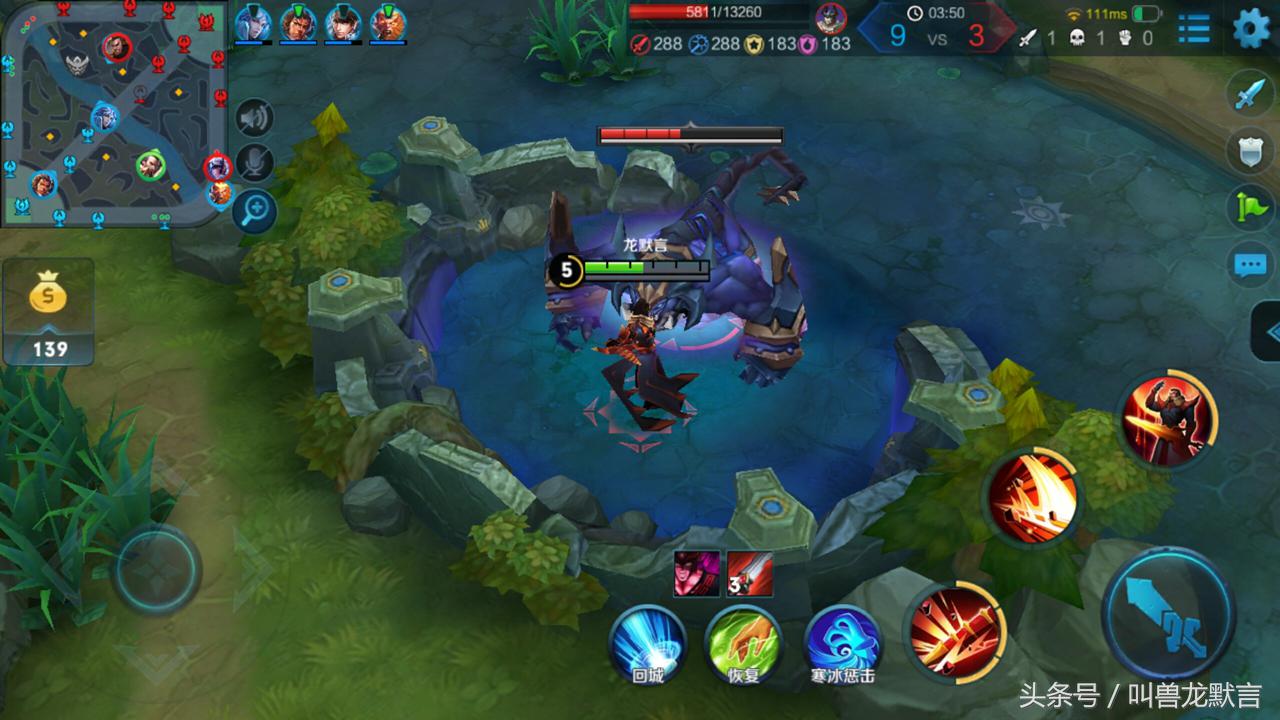The width and height of the screenshot is (1280, 720).
Task: Tap the minimap
Action: pyautogui.click(x=115, y=110)
